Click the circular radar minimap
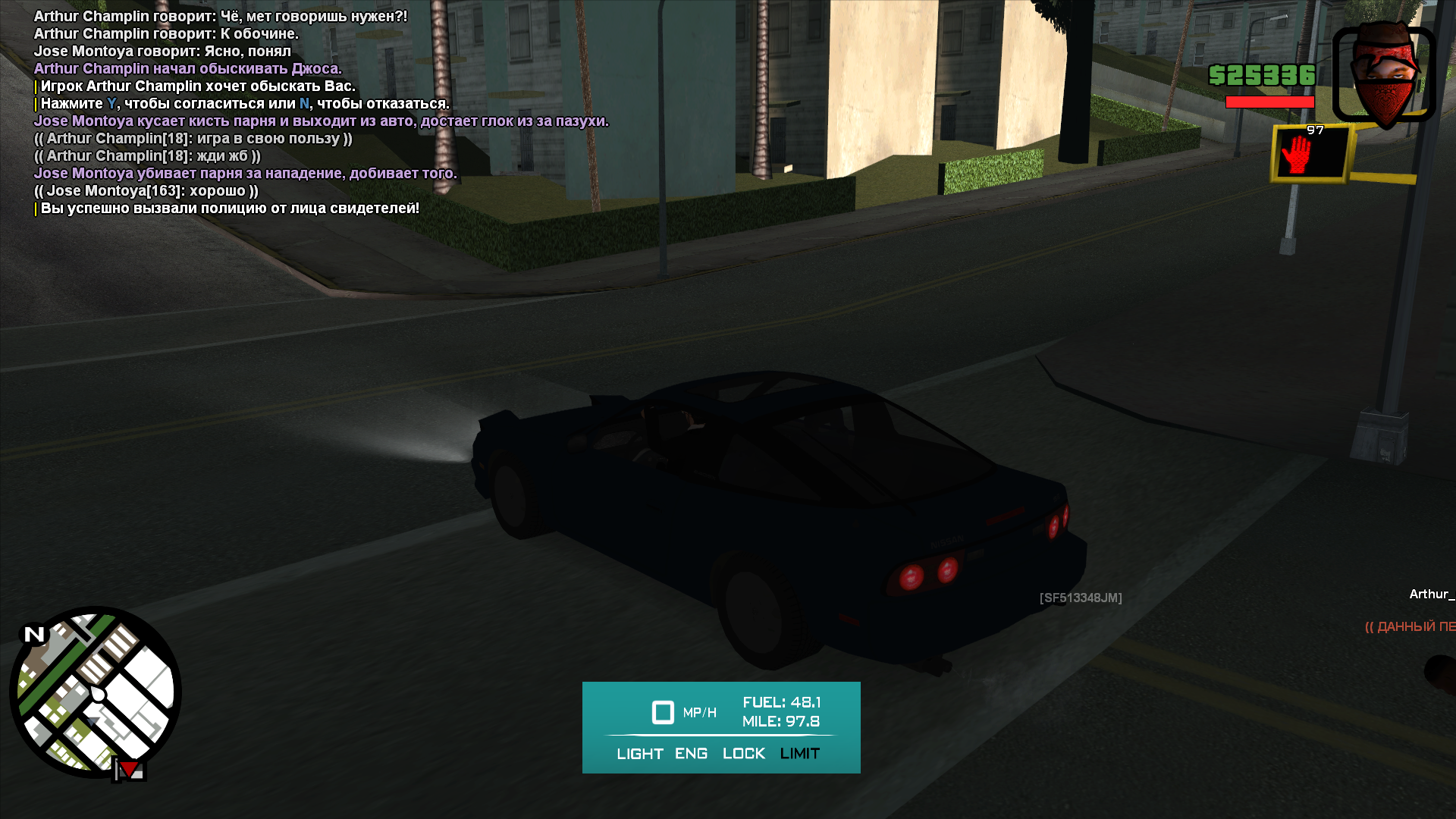The height and width of the screenshot is (819, 1456). (96, 692)
